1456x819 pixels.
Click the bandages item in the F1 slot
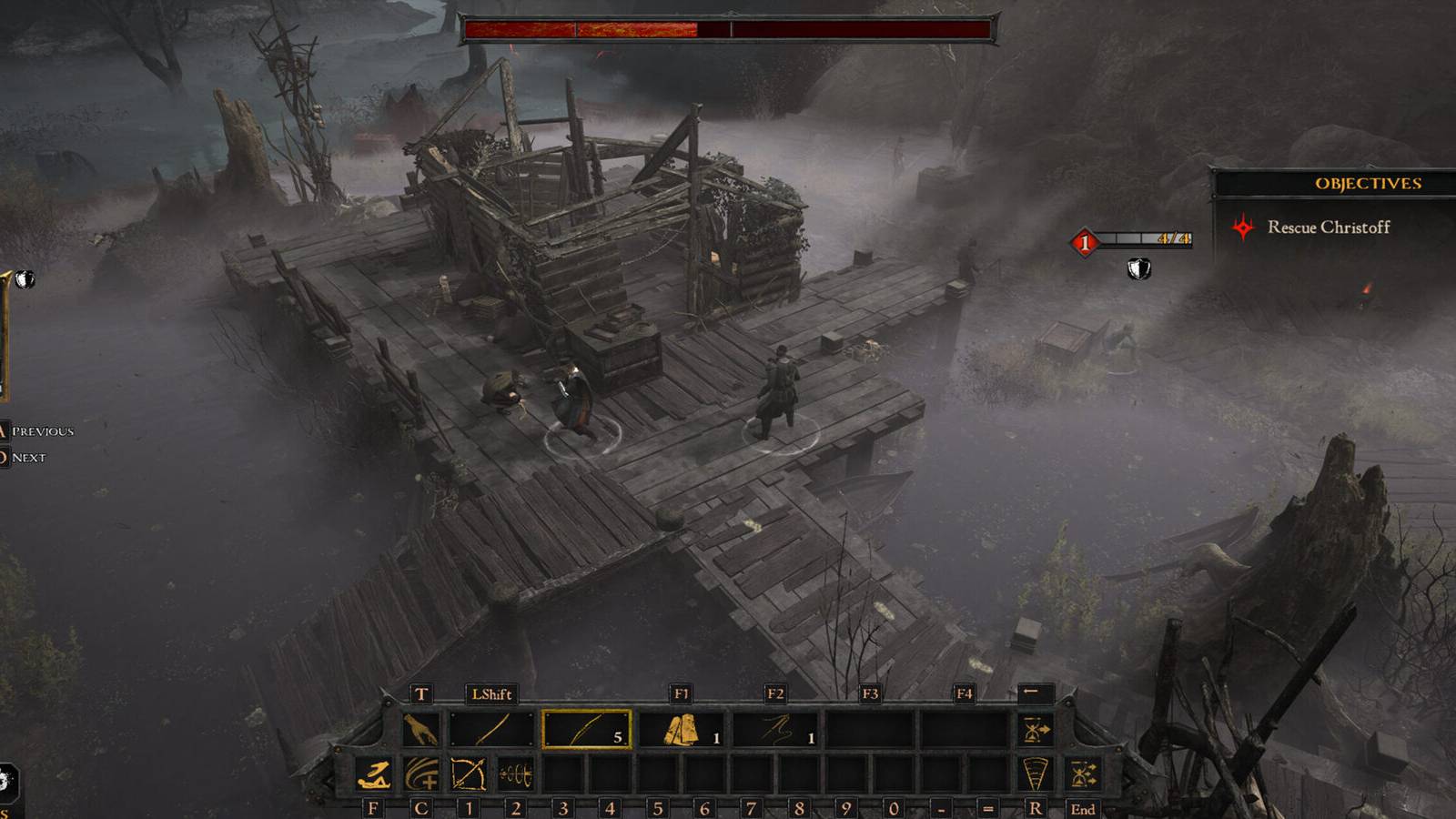pos(682,729)
